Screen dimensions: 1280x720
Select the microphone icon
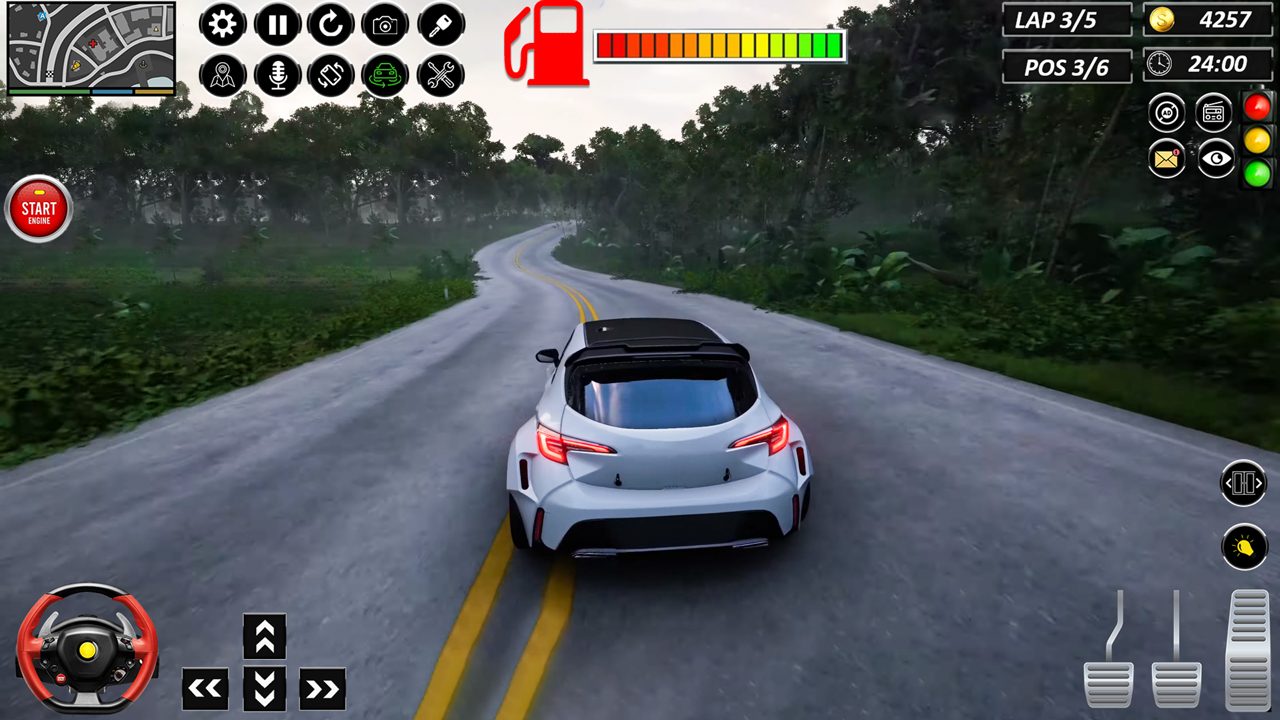(x=277, y=76)
